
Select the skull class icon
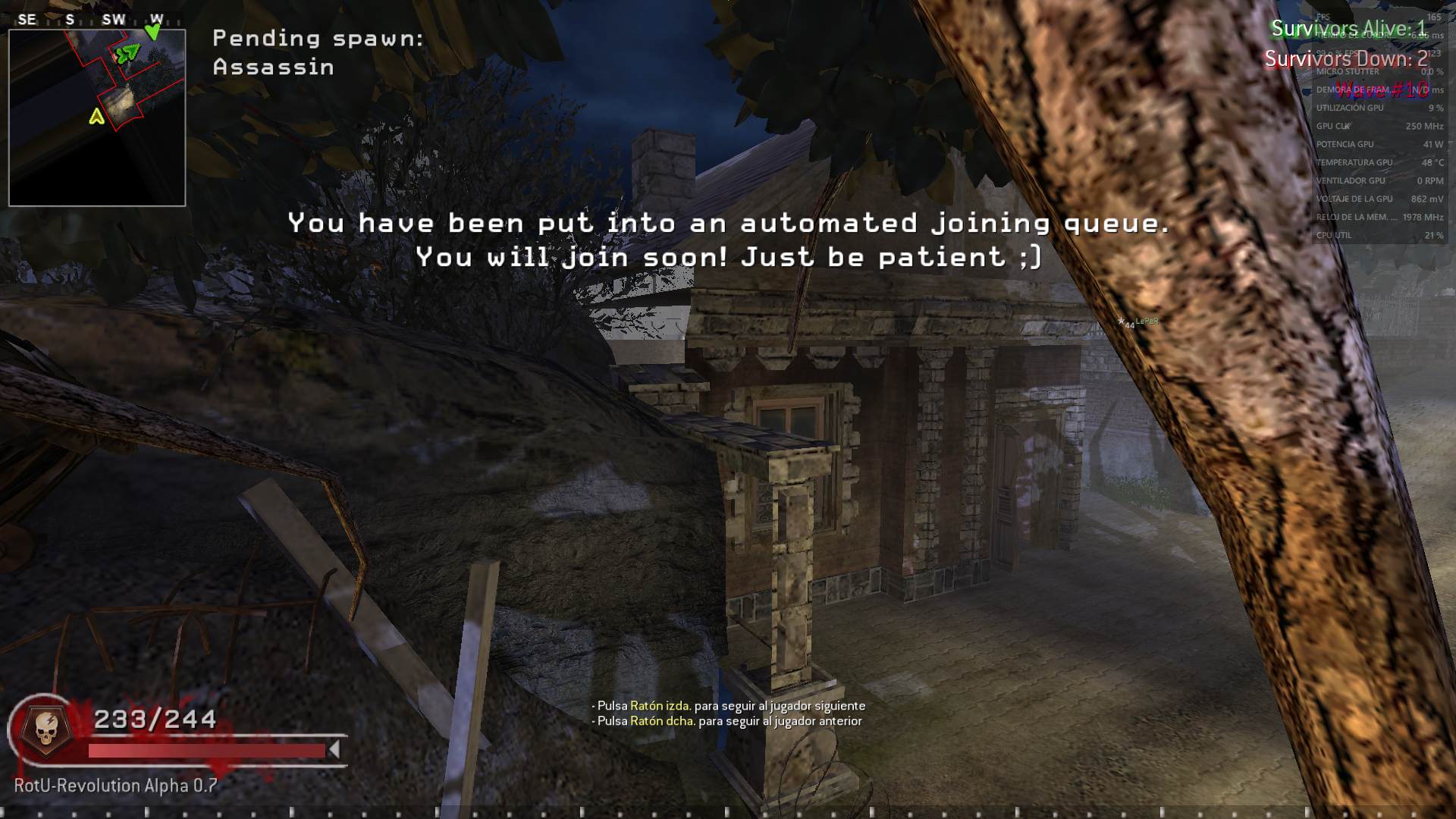tap(45, 730)
